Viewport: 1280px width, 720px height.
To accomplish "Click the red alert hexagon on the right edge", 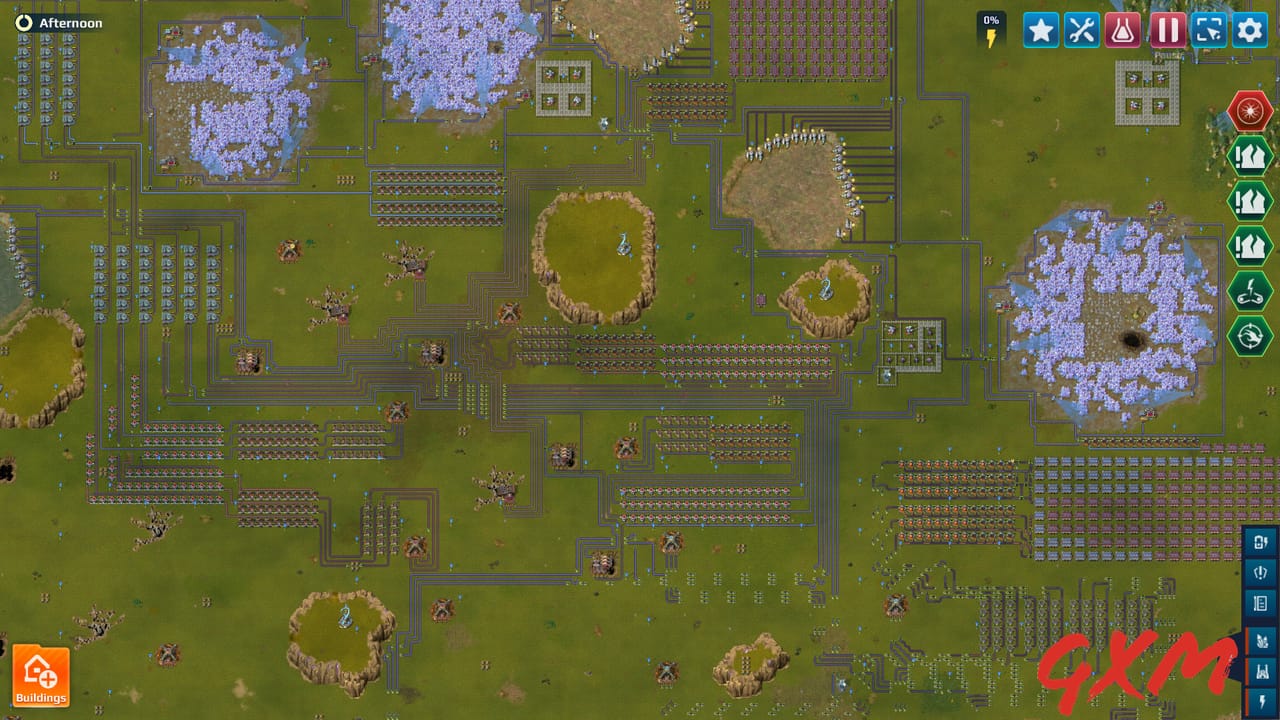I will pyautogui.click(x=1250, y=110).
